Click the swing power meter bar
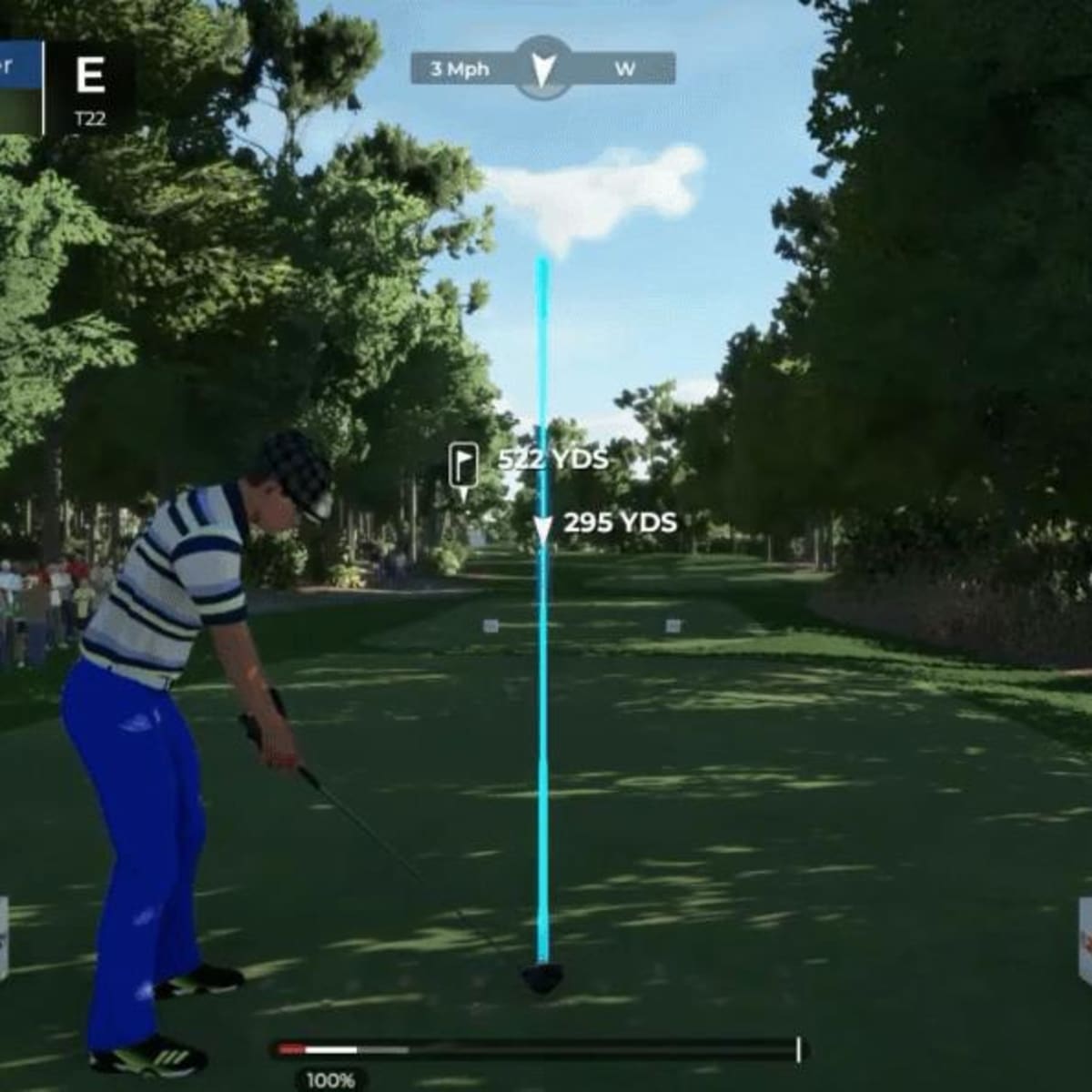 (539, 1049)
